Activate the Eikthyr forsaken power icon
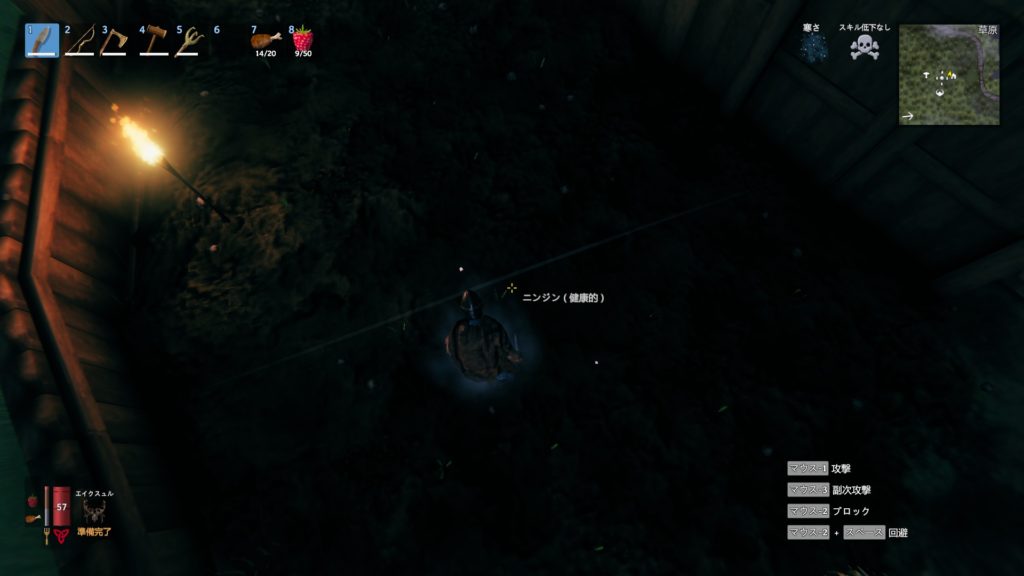 pyautogui.click(x=95, y=512)
